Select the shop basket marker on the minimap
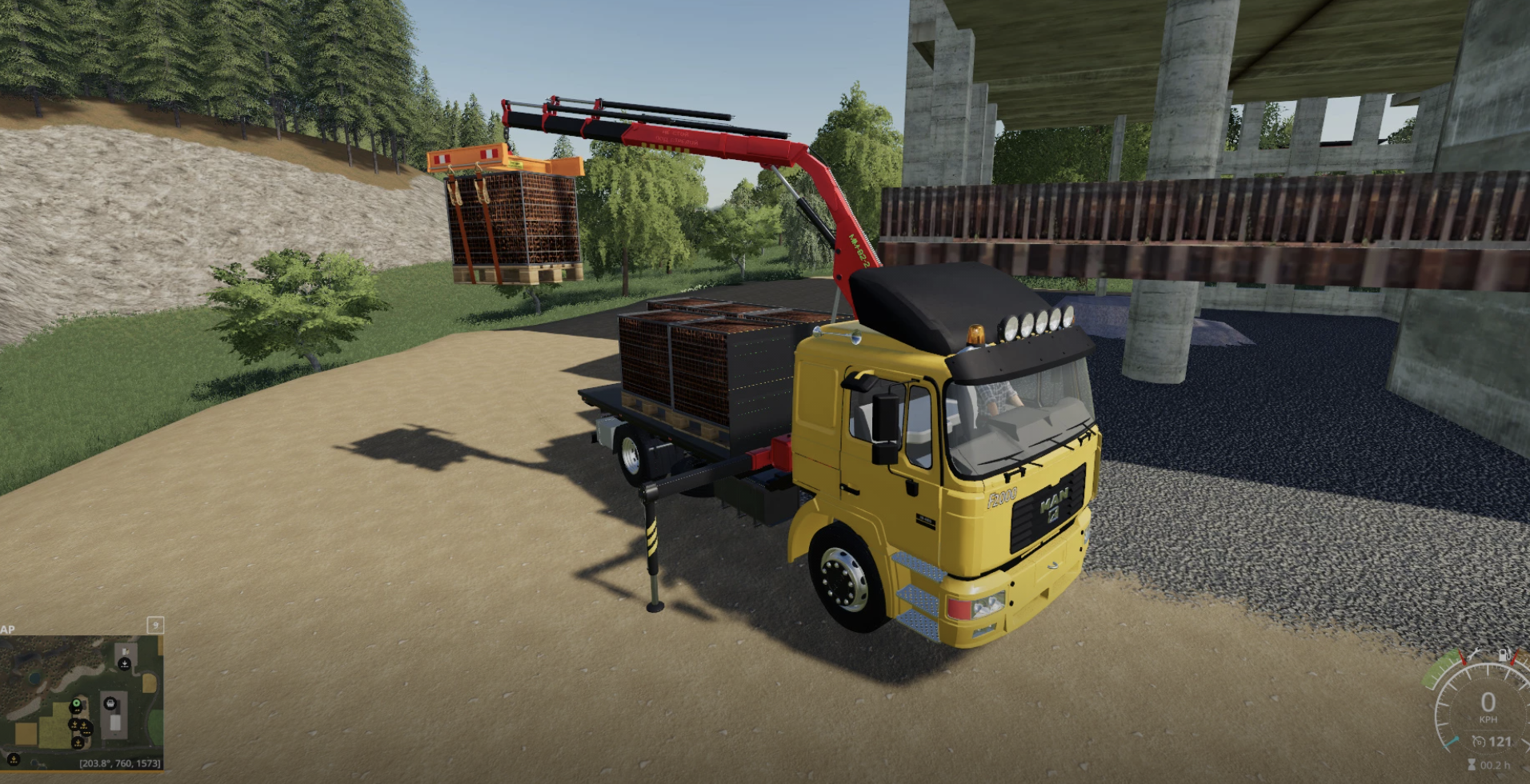This screenshot has width=1530, height=784. pos(110,704)
